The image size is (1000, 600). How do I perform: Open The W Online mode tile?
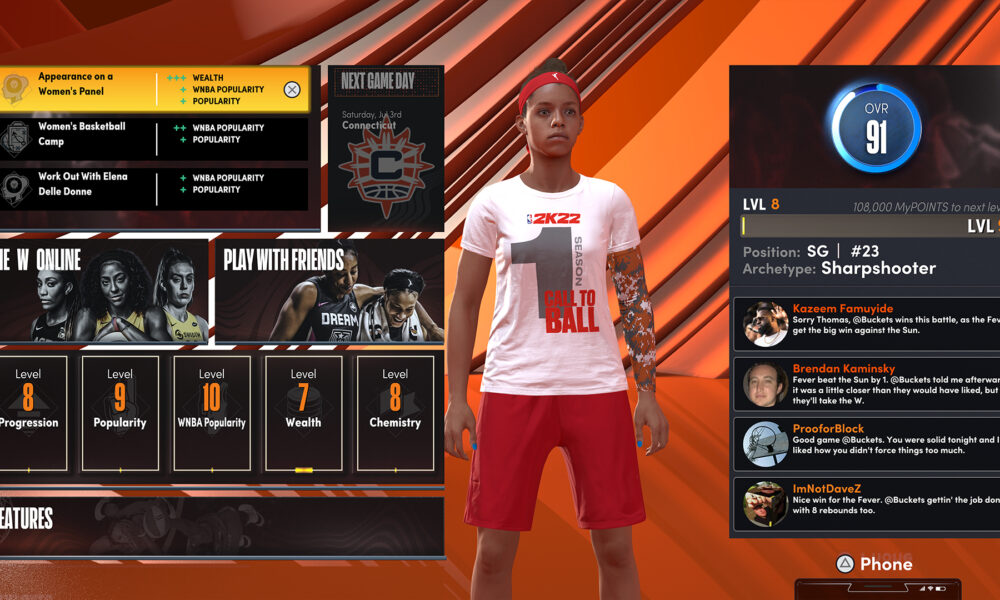pos(102,290)
